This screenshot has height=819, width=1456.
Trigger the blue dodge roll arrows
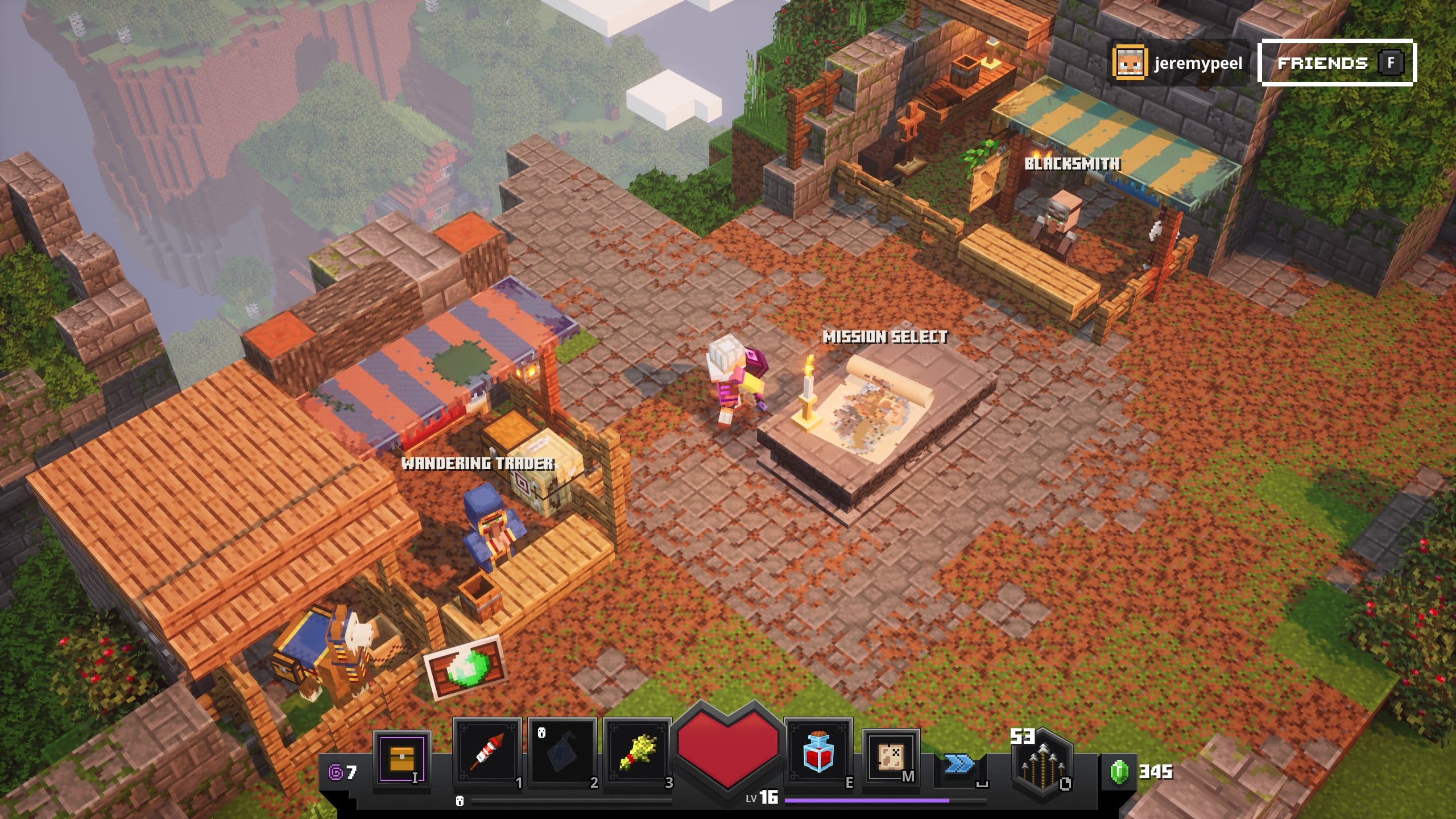[959, 764]
